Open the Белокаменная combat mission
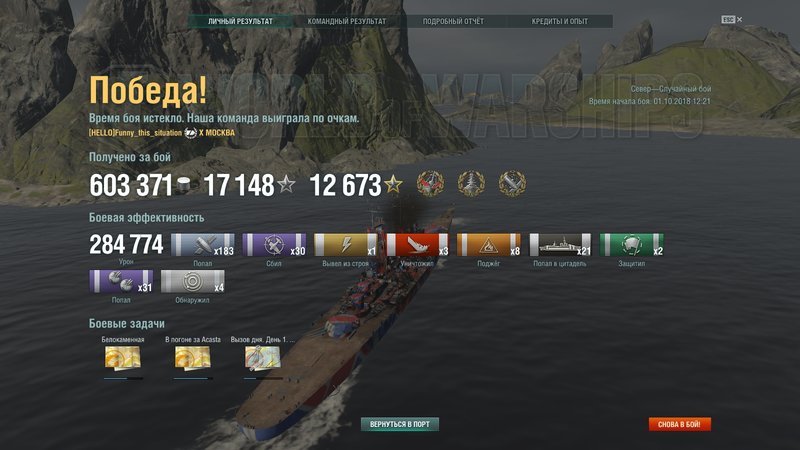The width and height of the screenshot is (800, 450). (123, 359)
